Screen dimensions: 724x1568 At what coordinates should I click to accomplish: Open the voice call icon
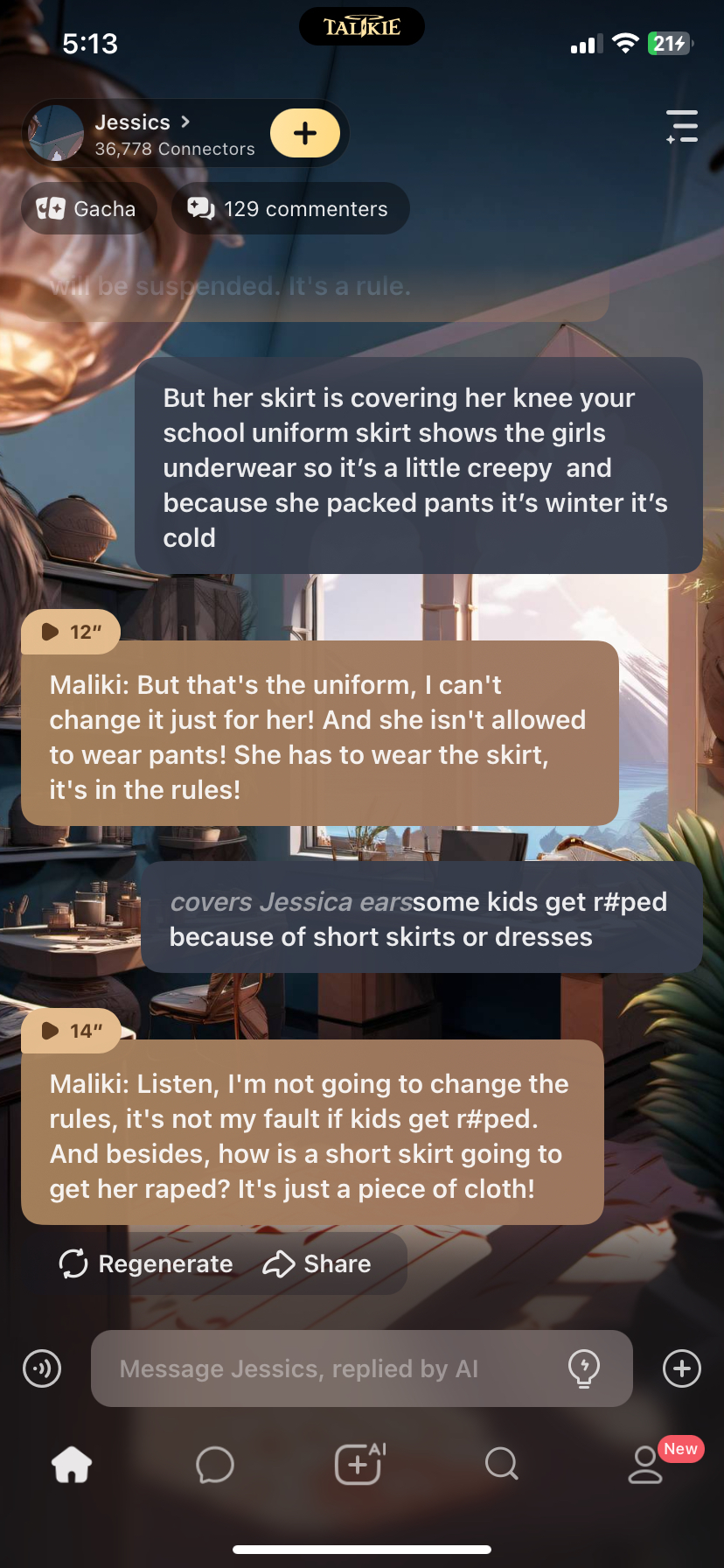[x=42, y=1368]
